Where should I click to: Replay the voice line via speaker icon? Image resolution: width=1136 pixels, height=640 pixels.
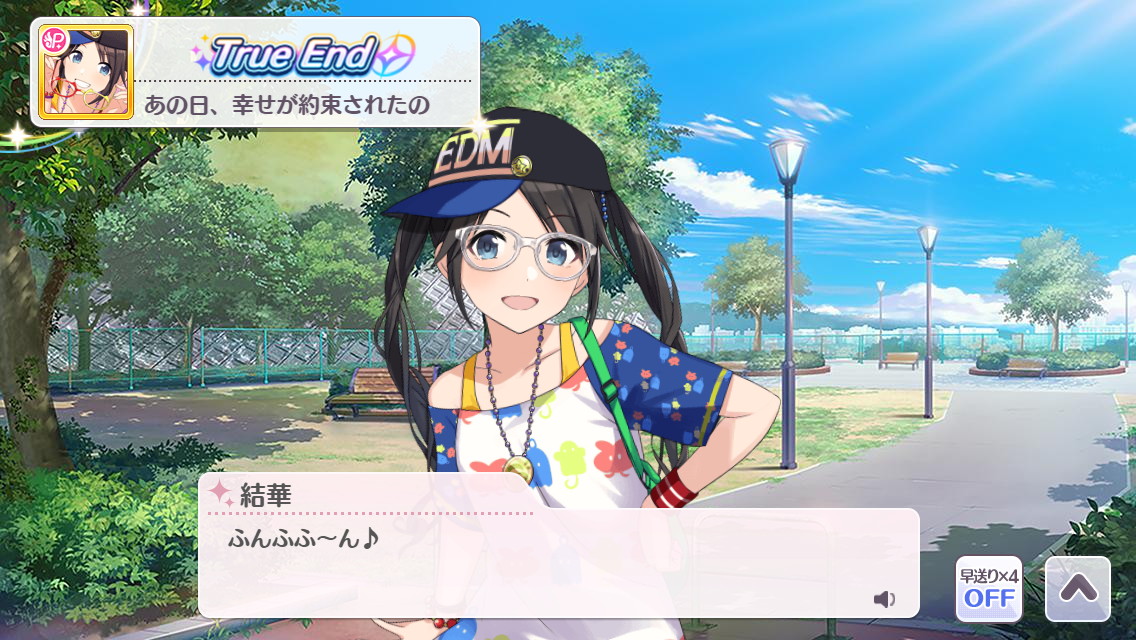pyautogui.click(x=884, y=599)
